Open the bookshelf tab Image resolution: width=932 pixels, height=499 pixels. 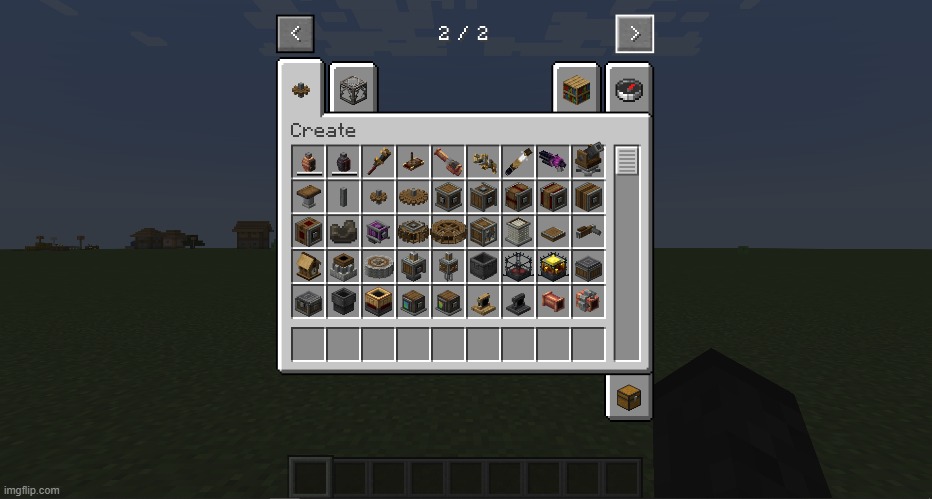(x=576, y=90)
